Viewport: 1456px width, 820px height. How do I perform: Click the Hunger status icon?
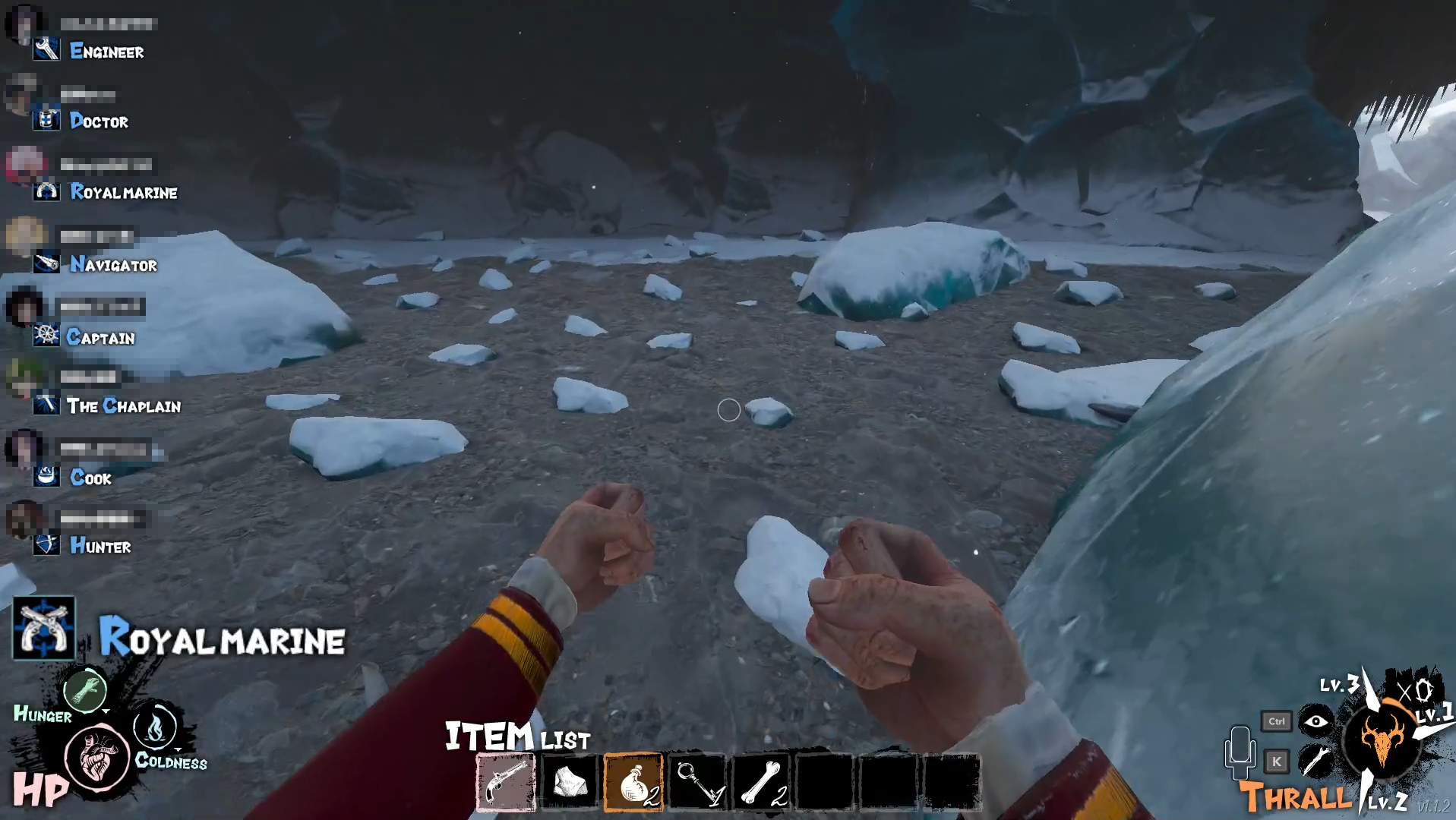tap(85, 689)
